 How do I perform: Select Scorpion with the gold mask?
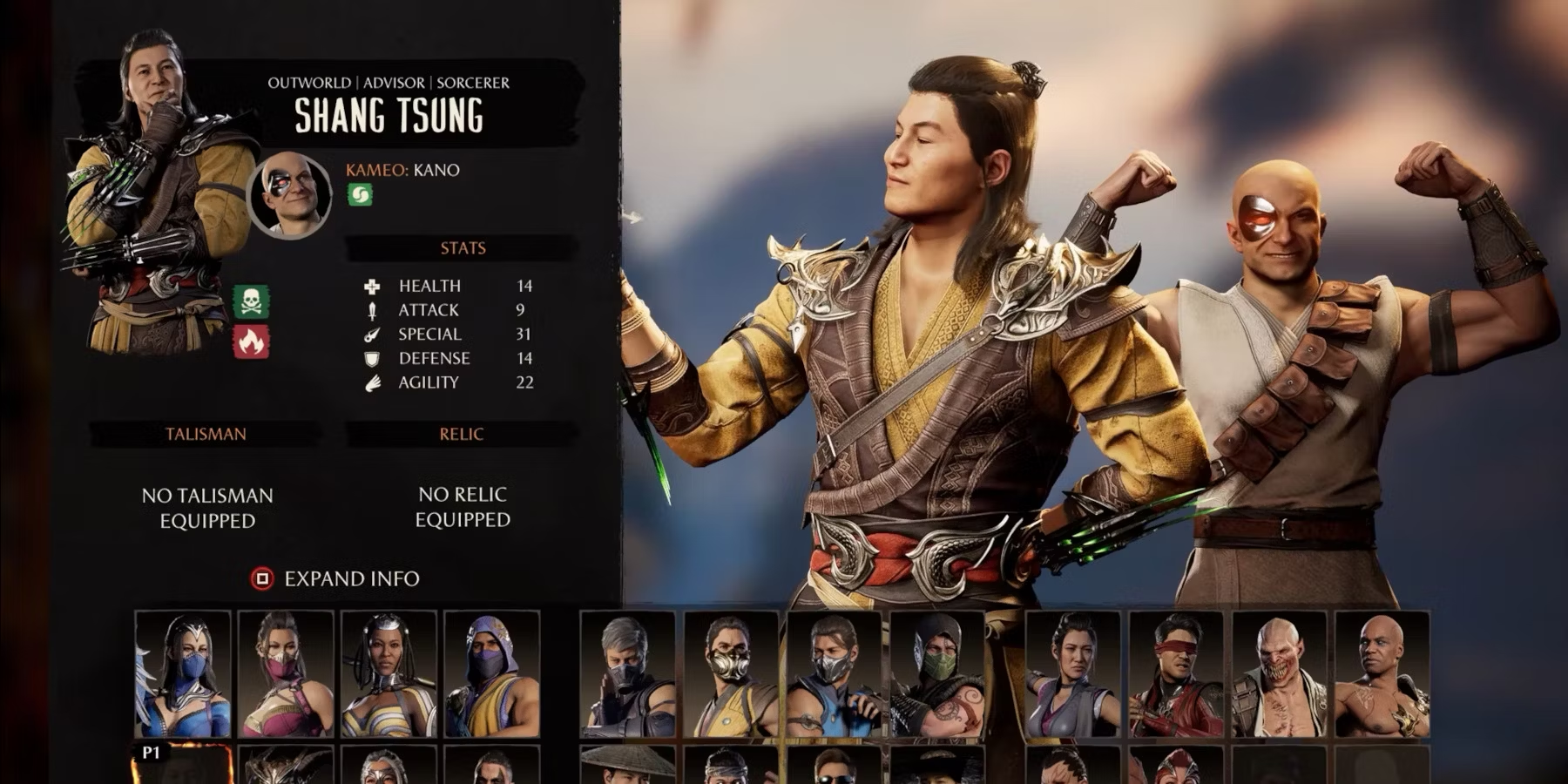(x=731, y=674)
